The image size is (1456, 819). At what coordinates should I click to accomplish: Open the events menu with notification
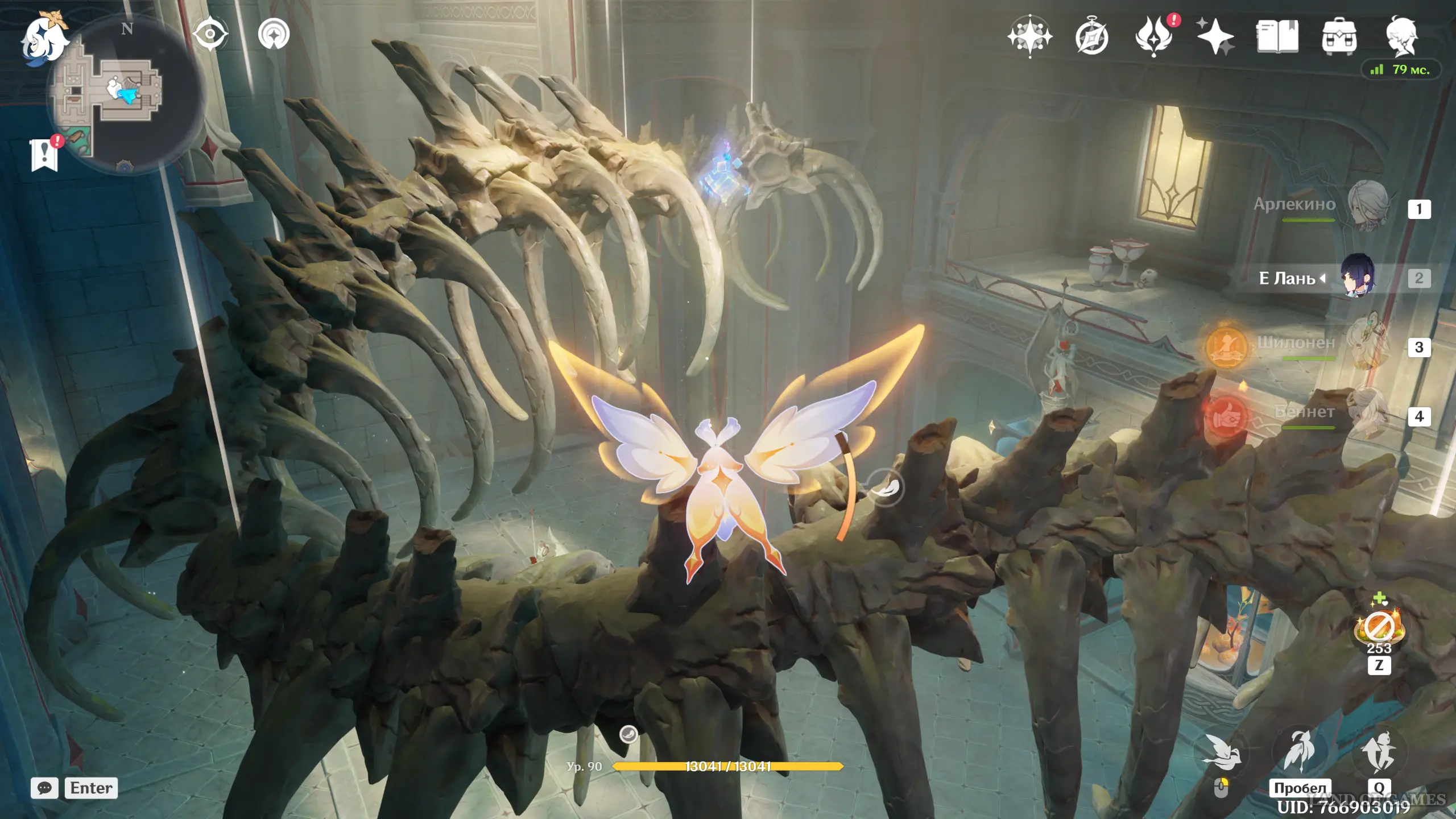[1154, 37]
